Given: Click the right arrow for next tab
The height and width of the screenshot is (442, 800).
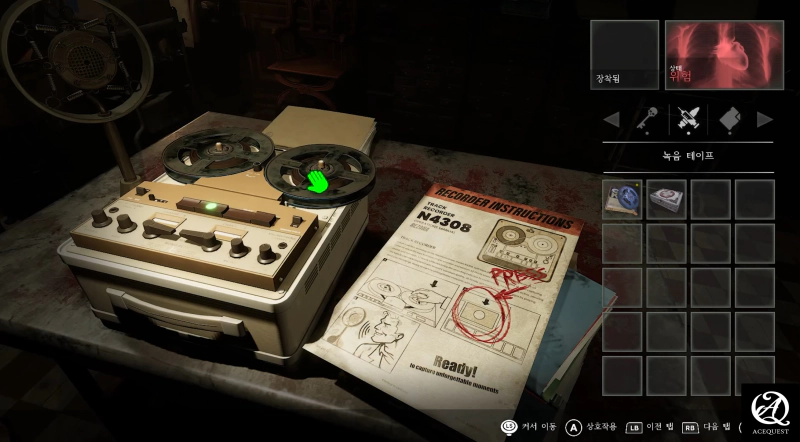Looking at the screenshot, I should tap(765, 120).
